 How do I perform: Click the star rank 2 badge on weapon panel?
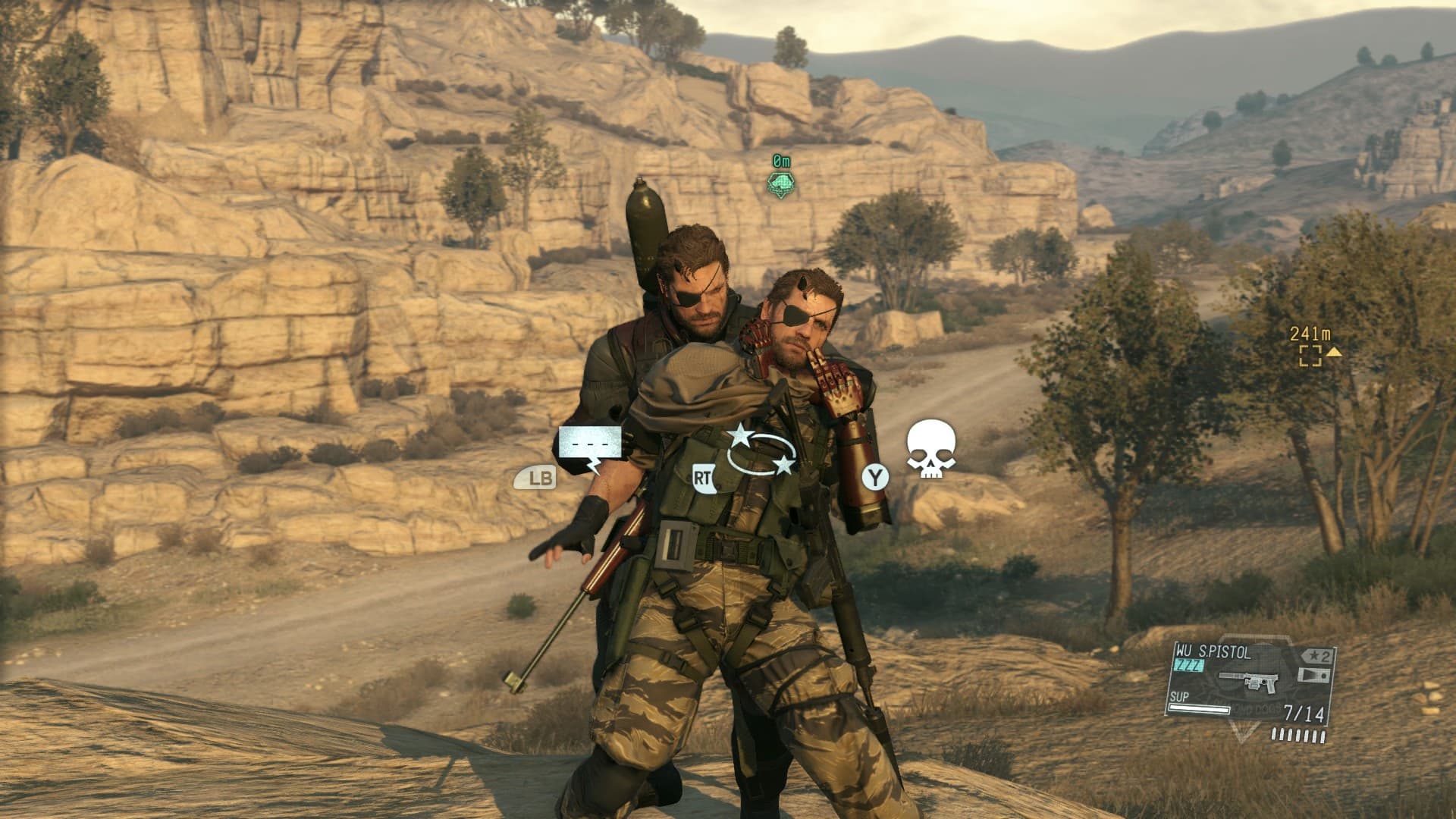(1316, 655)
